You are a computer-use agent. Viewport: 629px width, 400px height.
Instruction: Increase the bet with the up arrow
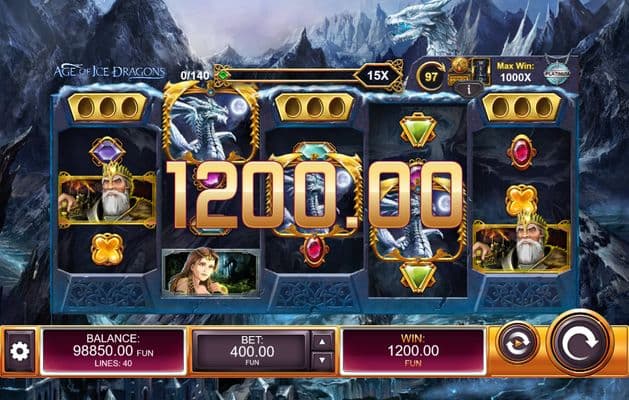tap(321, 341)
